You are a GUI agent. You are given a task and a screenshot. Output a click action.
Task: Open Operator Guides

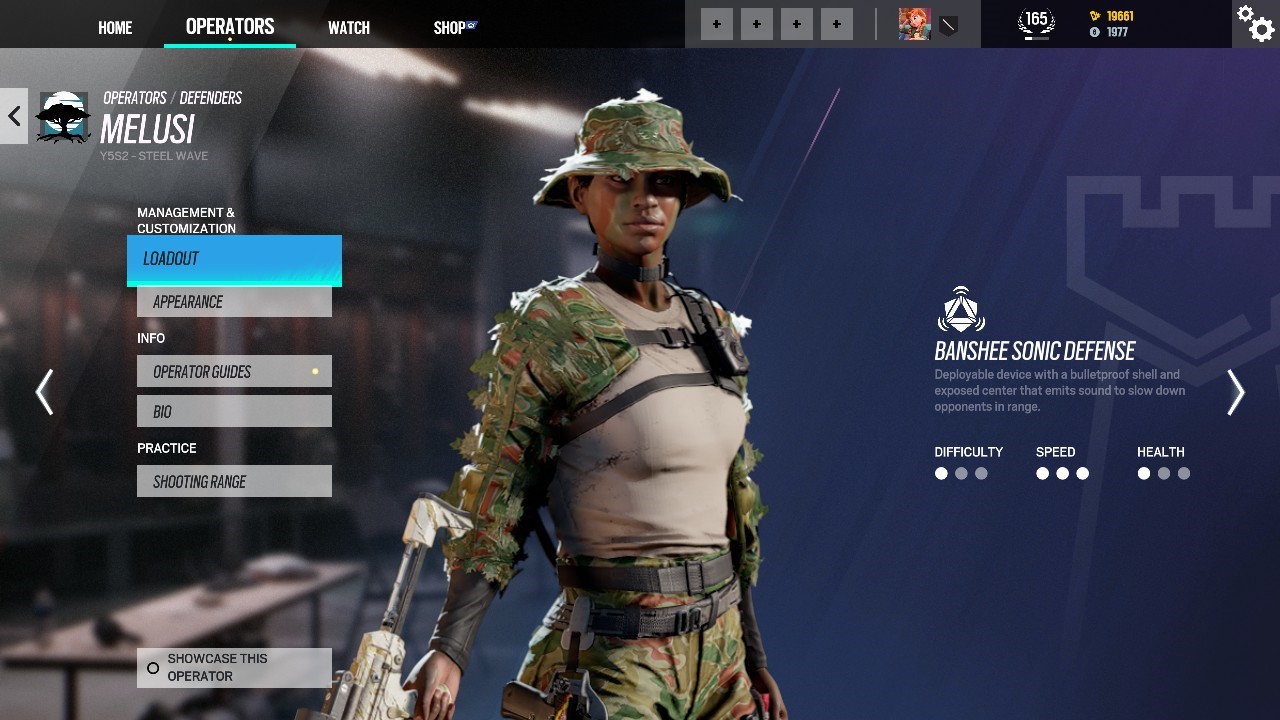234,372
